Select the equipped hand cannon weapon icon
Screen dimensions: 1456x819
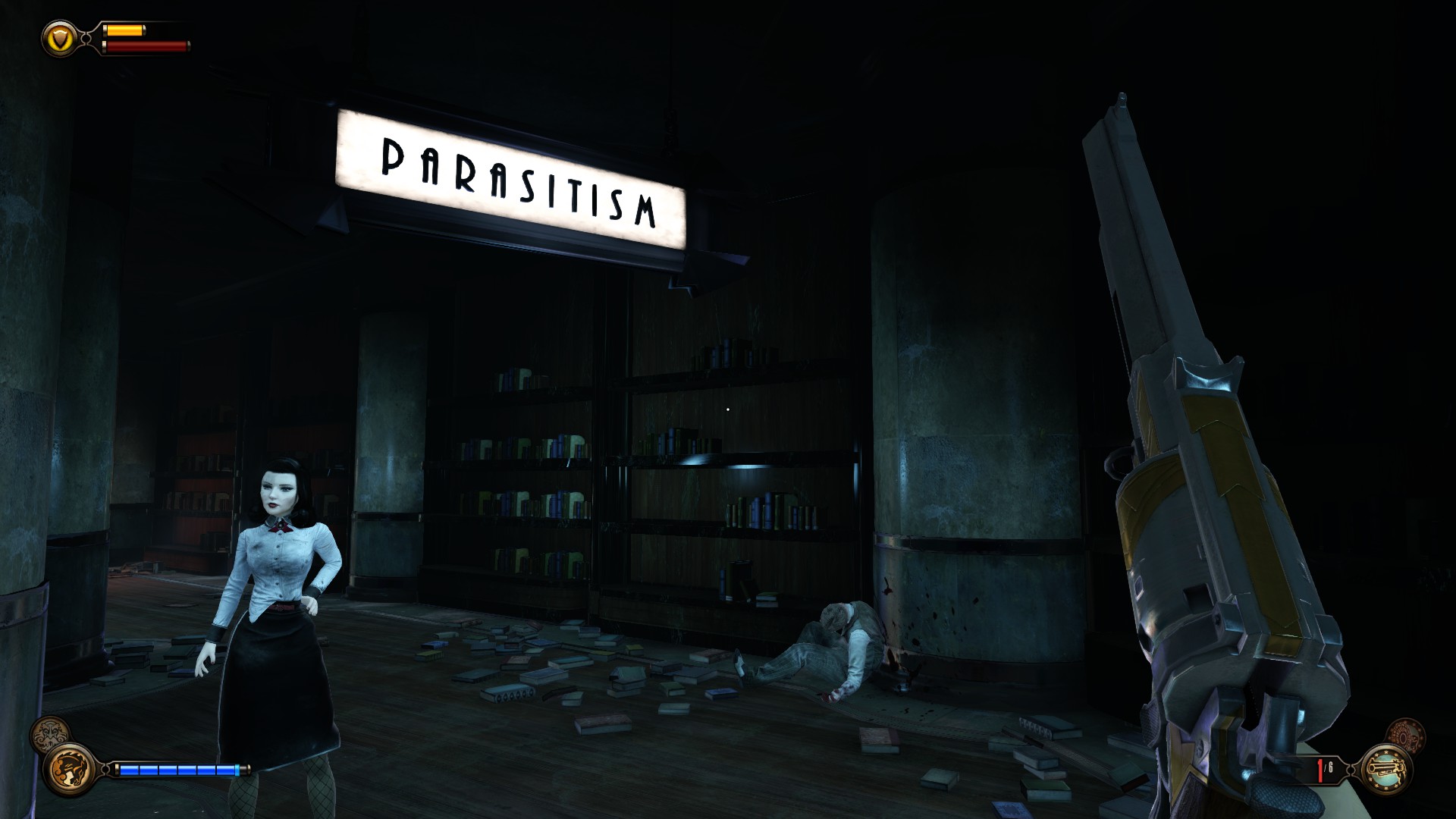tap(1387, 769)
